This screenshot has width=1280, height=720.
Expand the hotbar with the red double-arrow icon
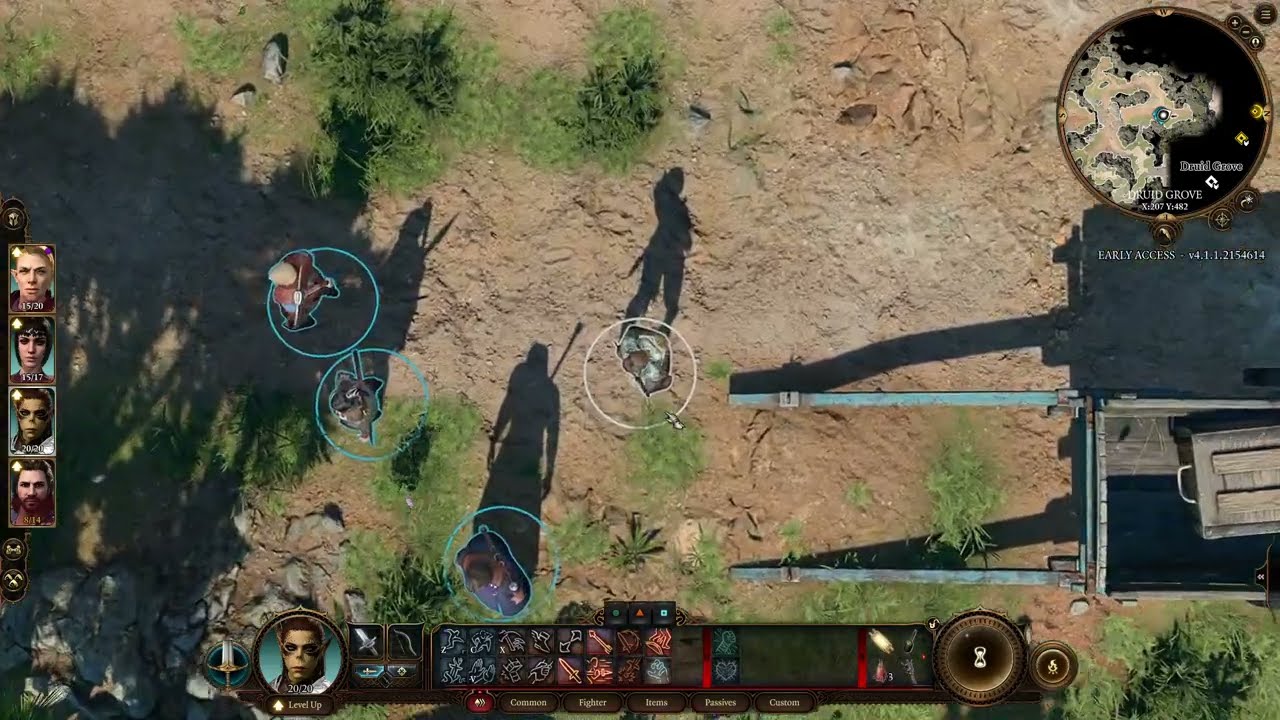pyautogui.click(x=478, y=702)
